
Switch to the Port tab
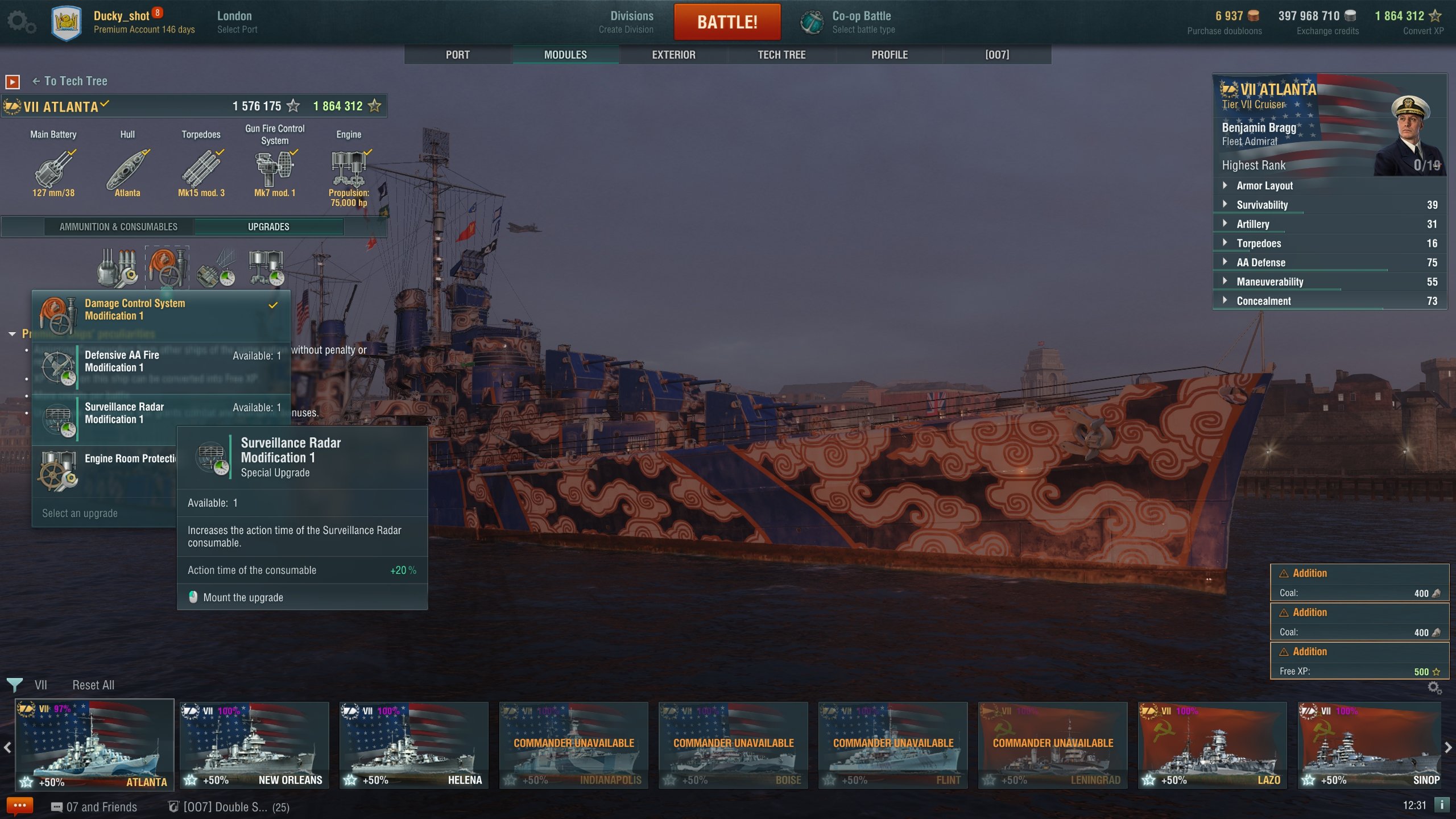457,55
